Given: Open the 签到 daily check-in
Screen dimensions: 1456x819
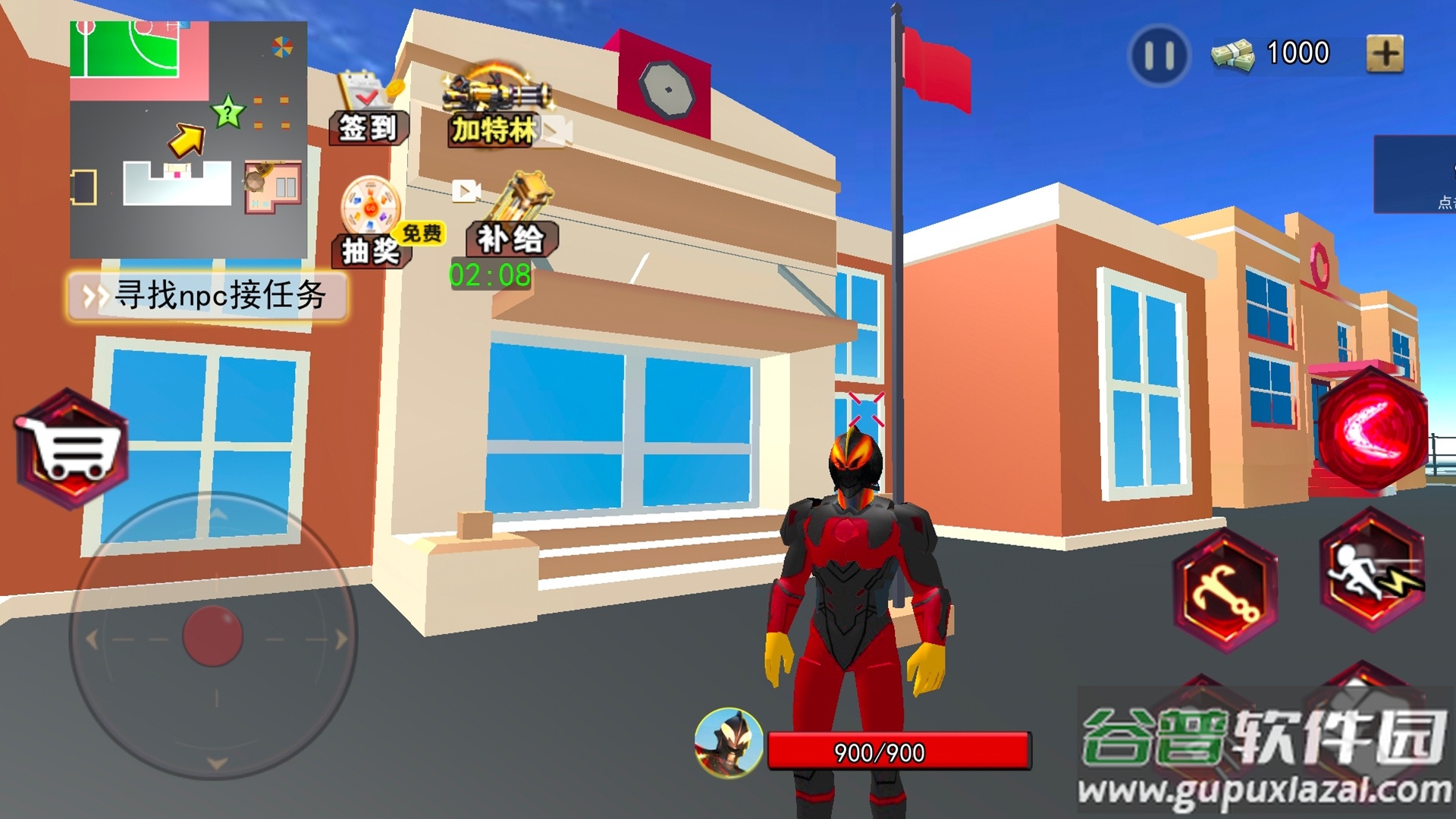Looking at the screenshot, I should (x=369, y=110).
